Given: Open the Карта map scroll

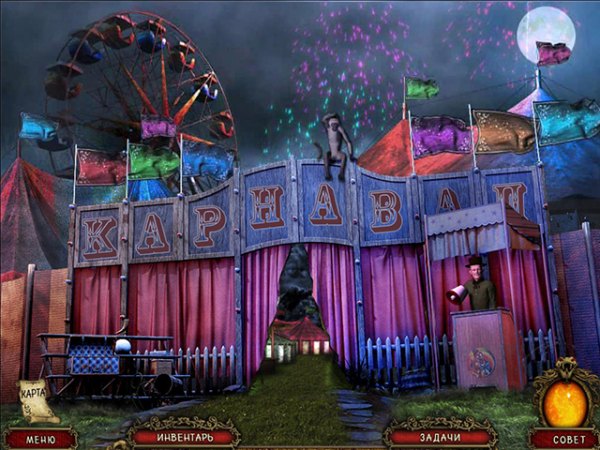Looking at the screenshot, I should point(37,399).
